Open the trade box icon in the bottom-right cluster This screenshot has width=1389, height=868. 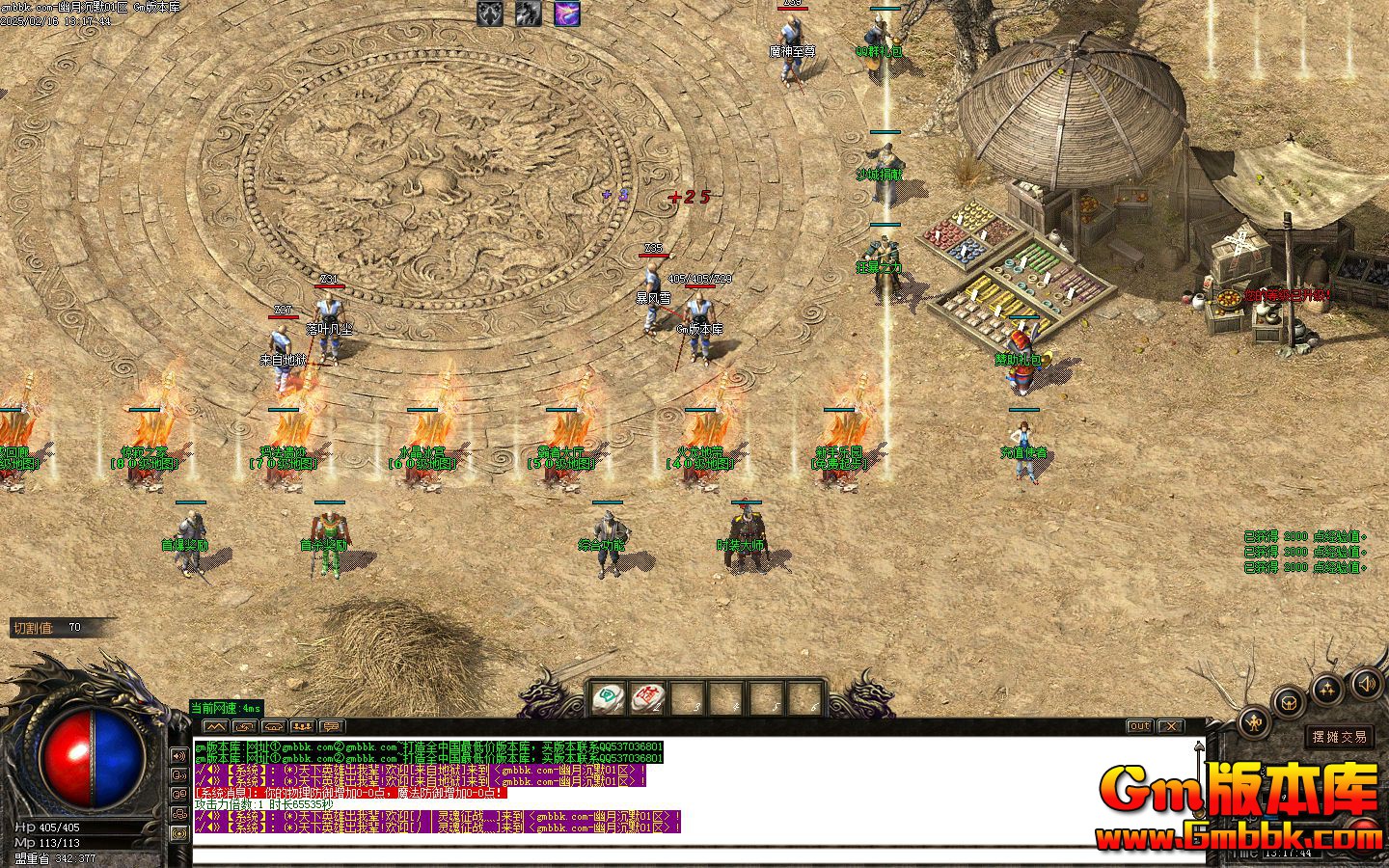click(1289, 702)
